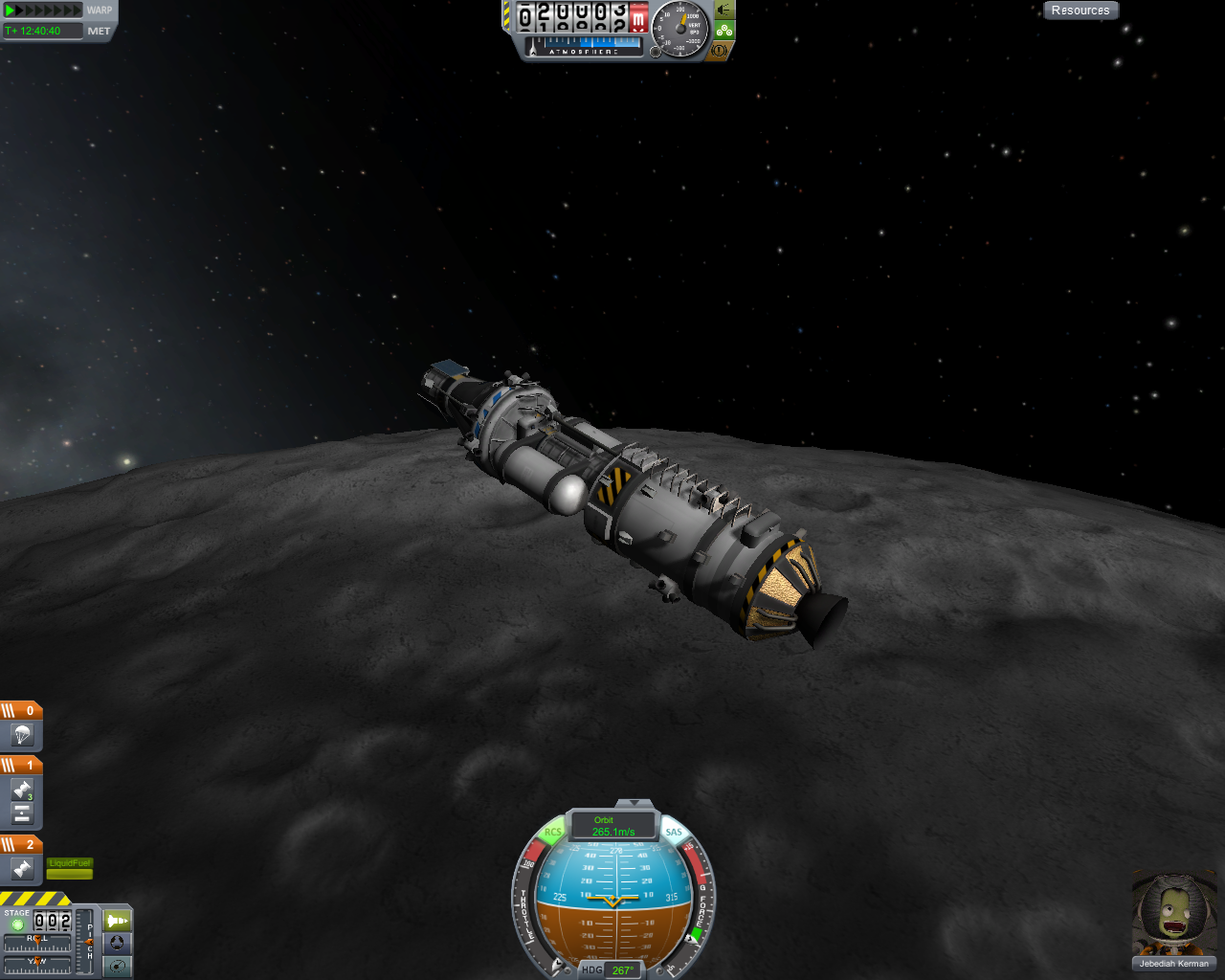Click the parachute icon in stage 0
This screenshot has width=1225, height=980.
(x=22, y=735)
